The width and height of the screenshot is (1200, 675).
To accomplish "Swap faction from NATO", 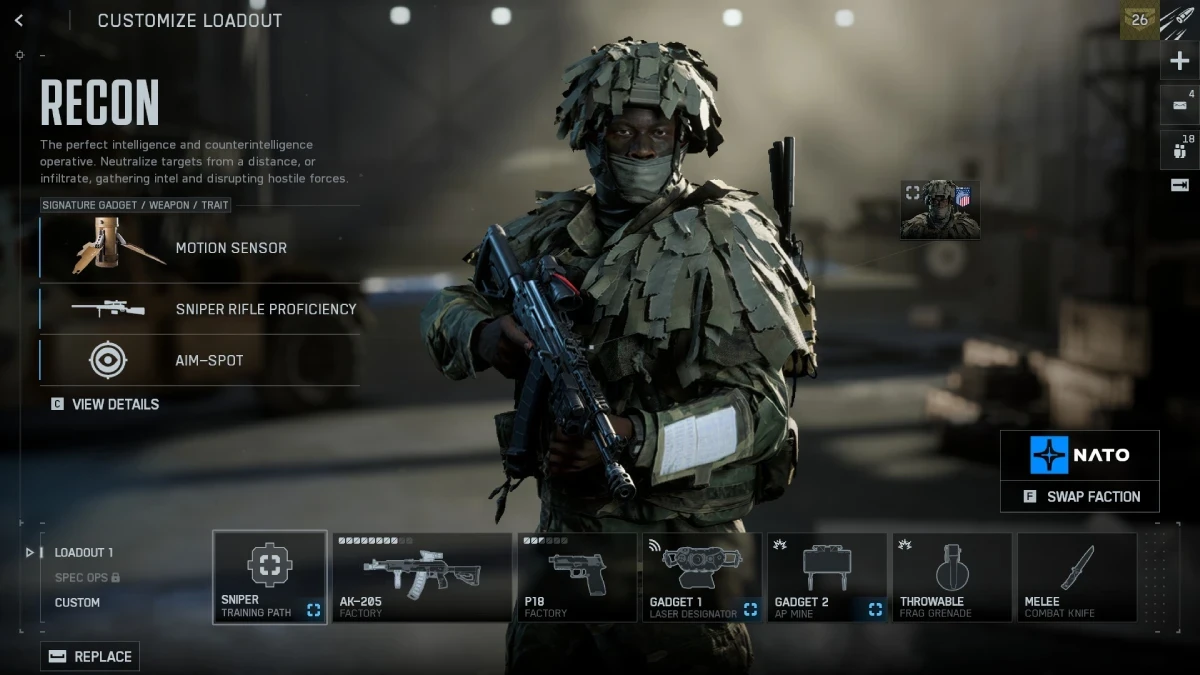I will point(1080,496).
